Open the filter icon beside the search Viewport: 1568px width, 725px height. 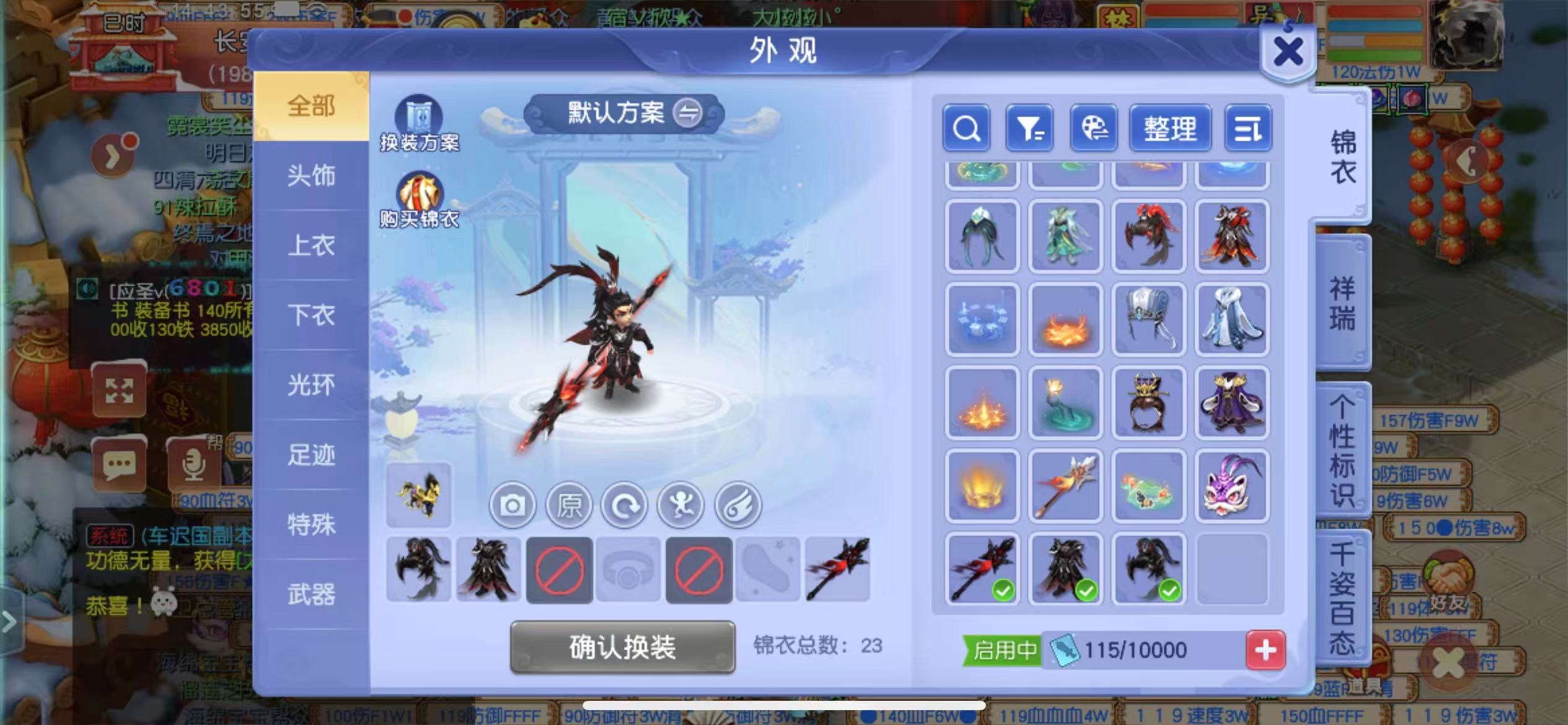pyautogui.click(x=1030, y=129)
